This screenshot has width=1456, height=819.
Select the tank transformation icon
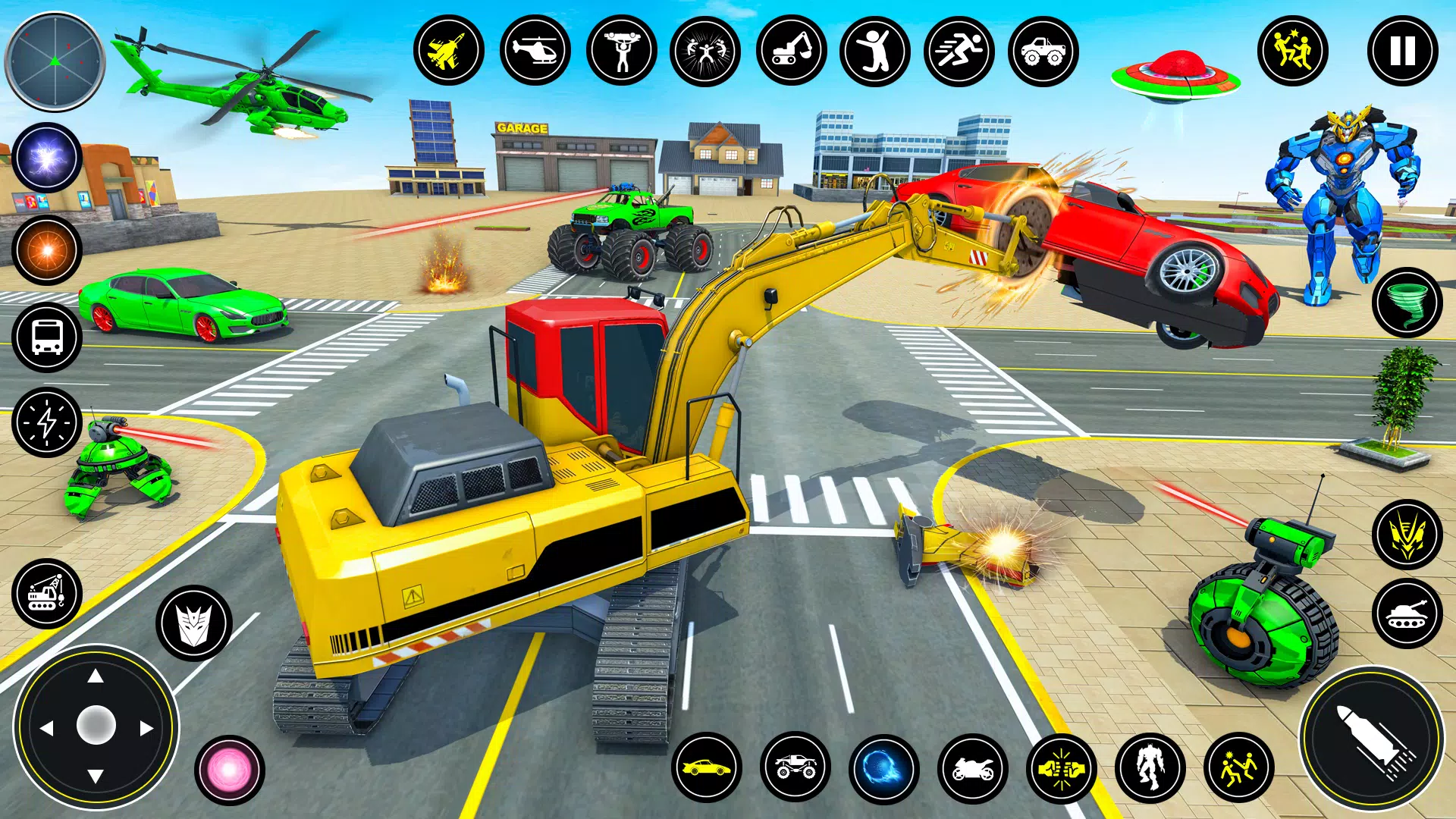[1407, 613]
